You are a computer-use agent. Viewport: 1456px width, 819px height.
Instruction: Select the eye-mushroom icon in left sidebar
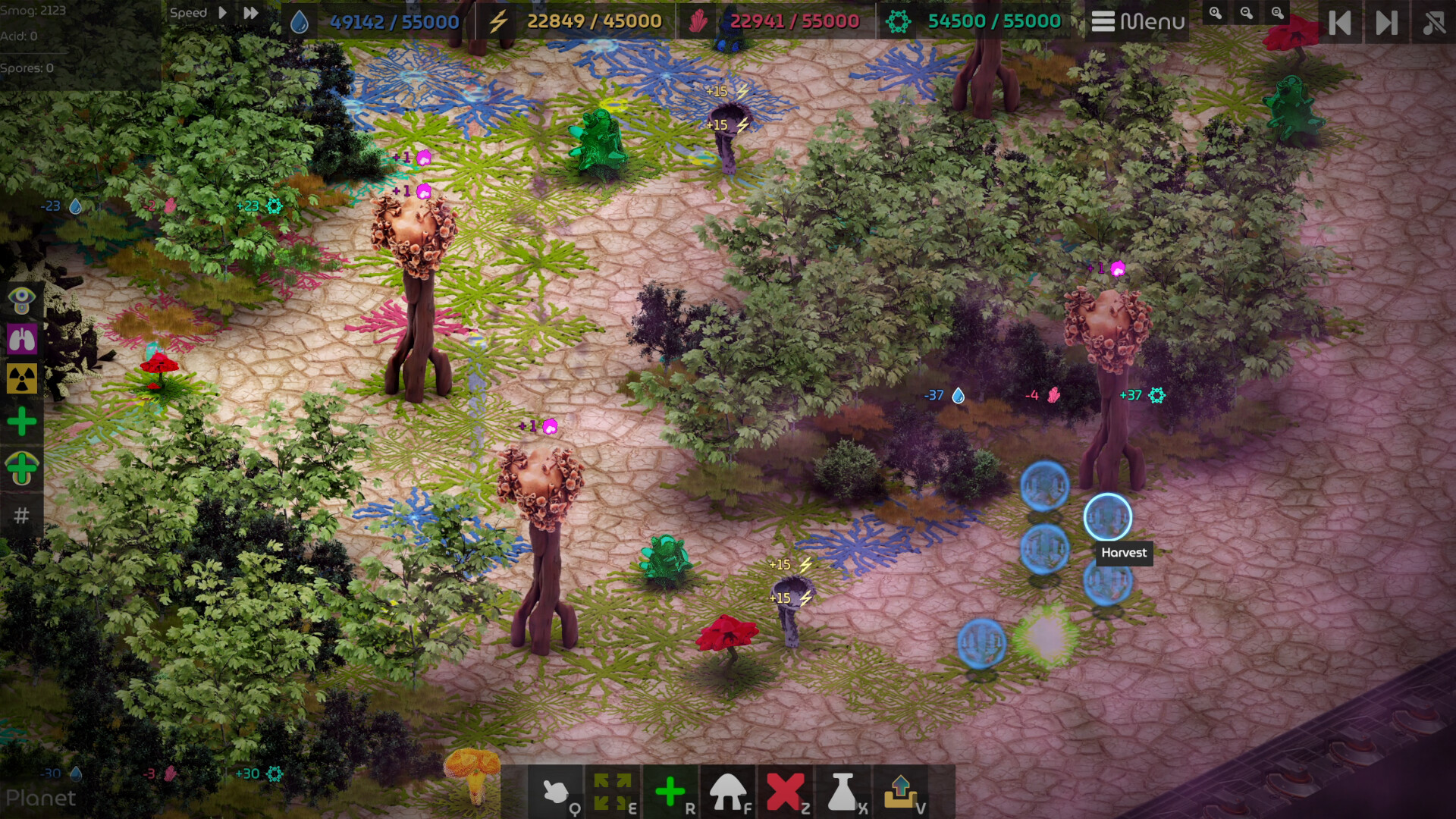21,300
